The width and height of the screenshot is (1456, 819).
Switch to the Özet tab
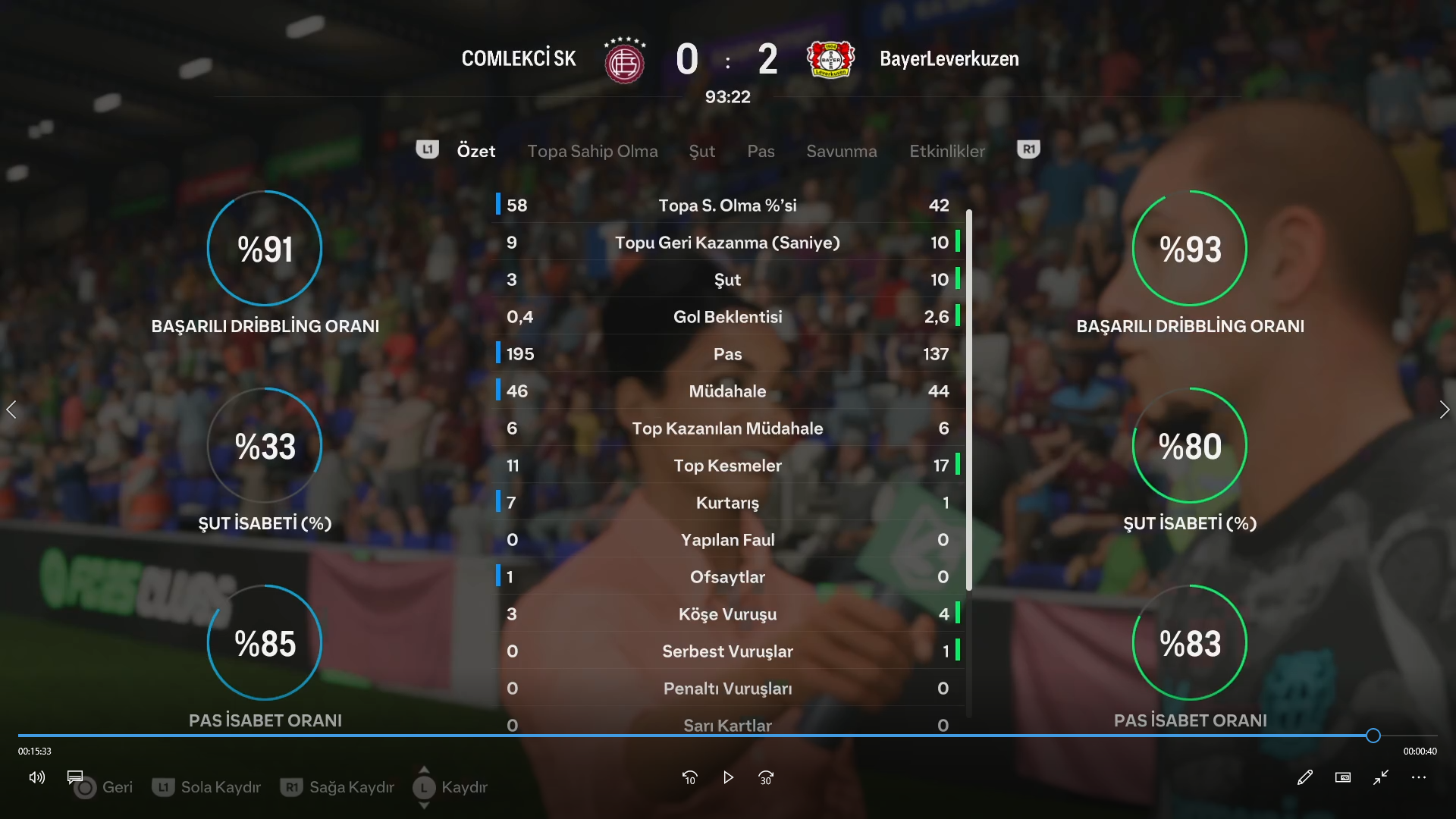point(475,151)
